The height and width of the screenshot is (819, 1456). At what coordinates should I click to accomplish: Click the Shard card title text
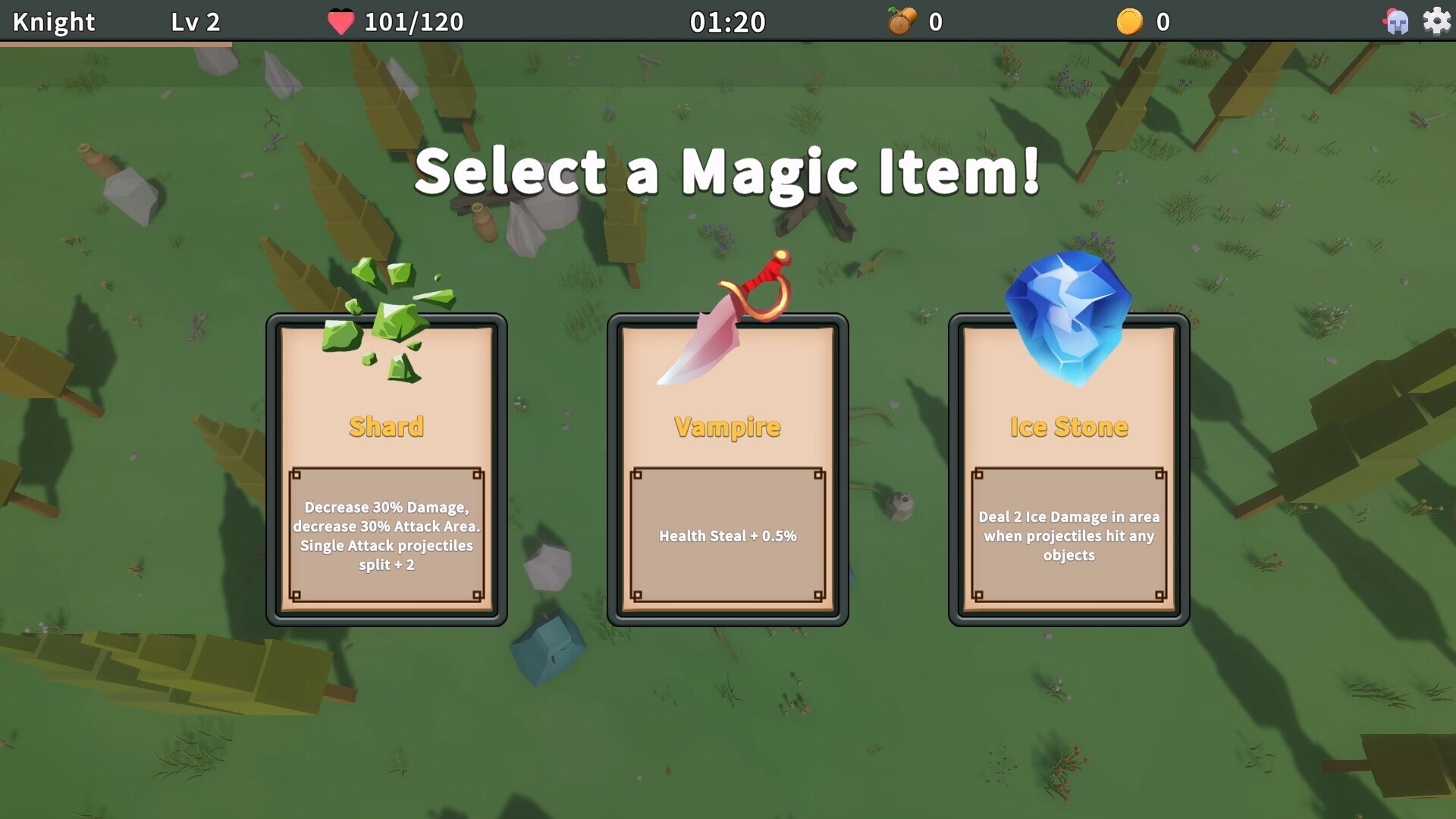click(x=387, y=426)
